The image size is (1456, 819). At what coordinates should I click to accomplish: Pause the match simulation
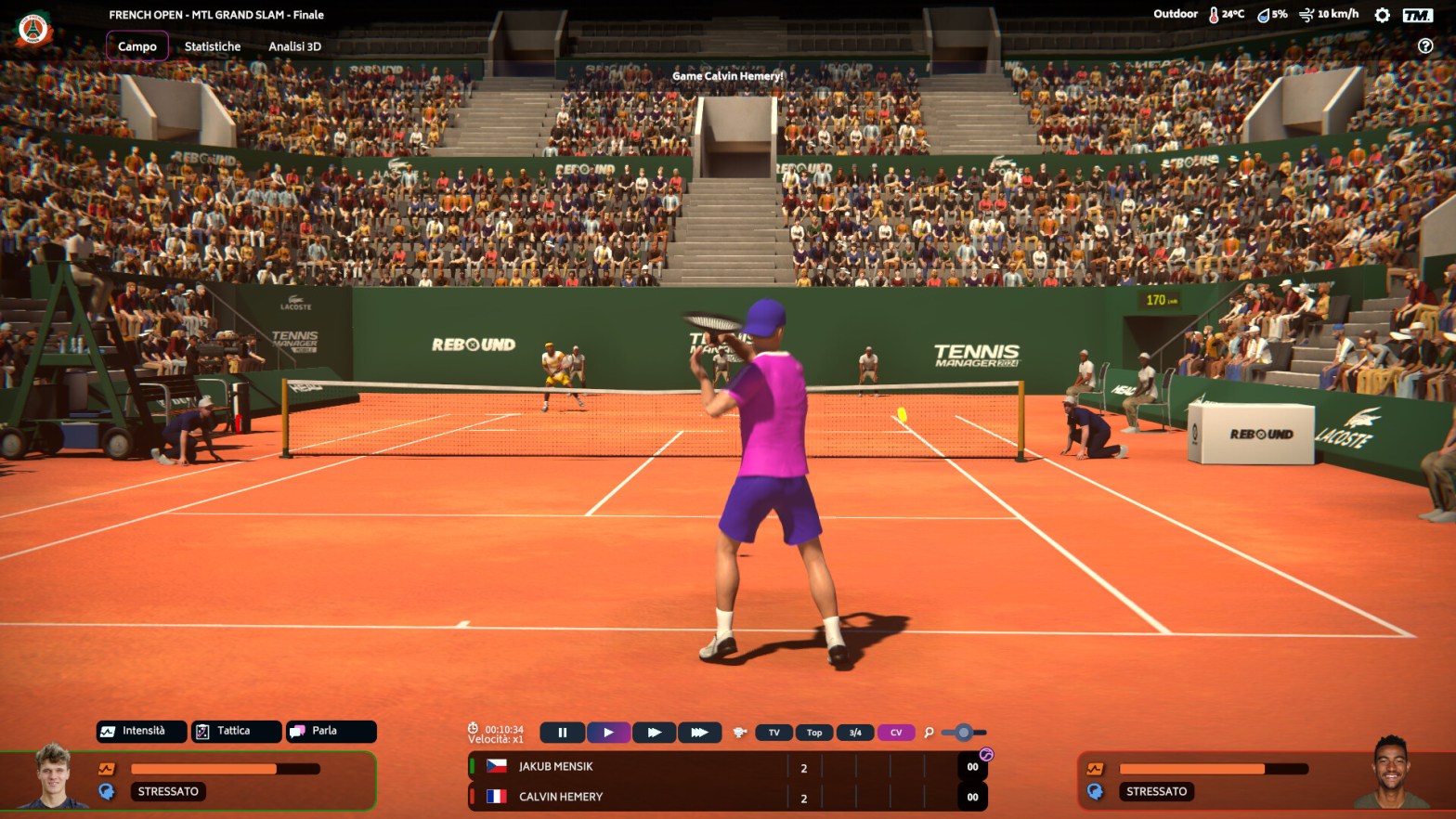[x=562, y=733]
